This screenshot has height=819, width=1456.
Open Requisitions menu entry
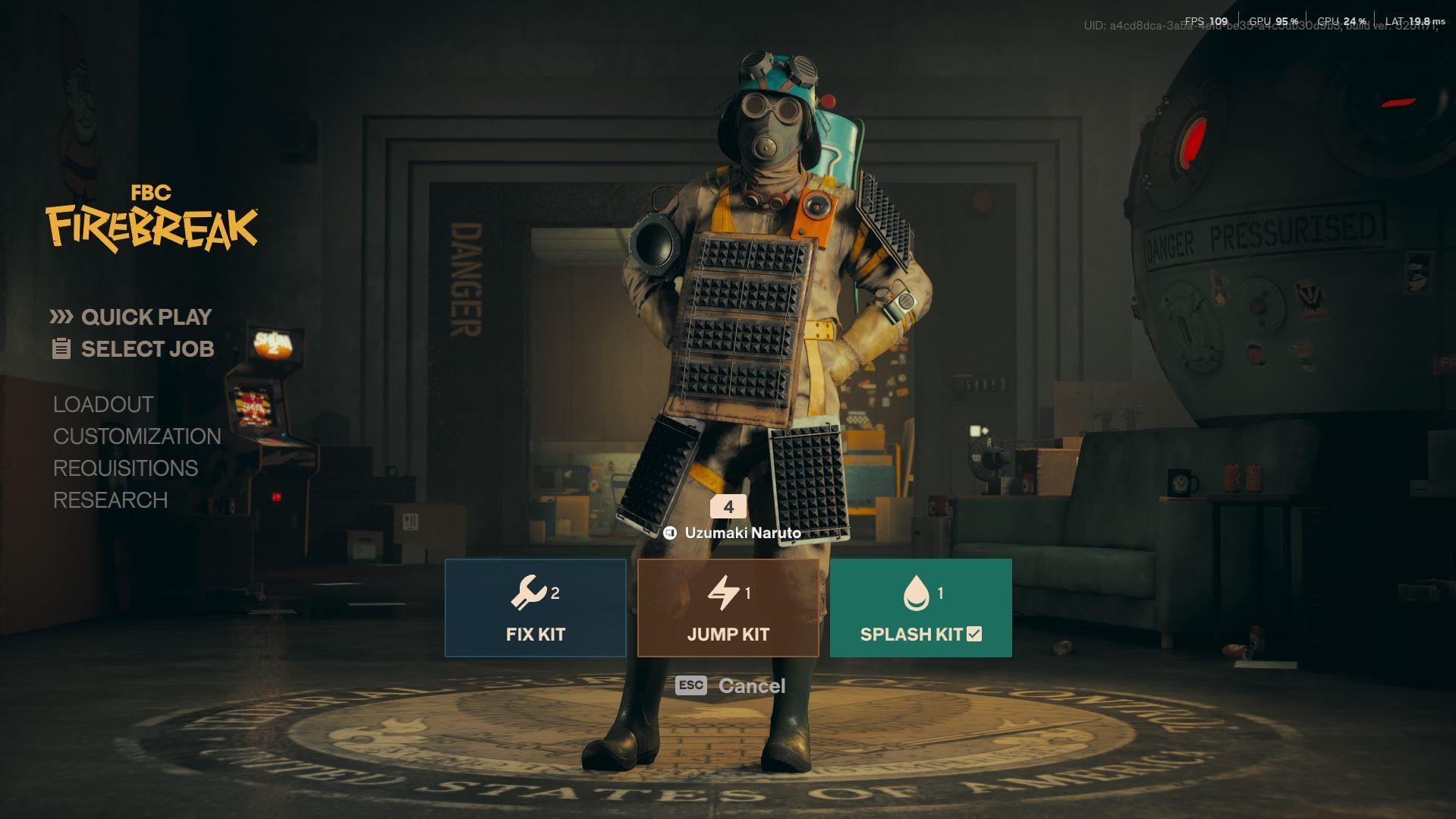126,468
